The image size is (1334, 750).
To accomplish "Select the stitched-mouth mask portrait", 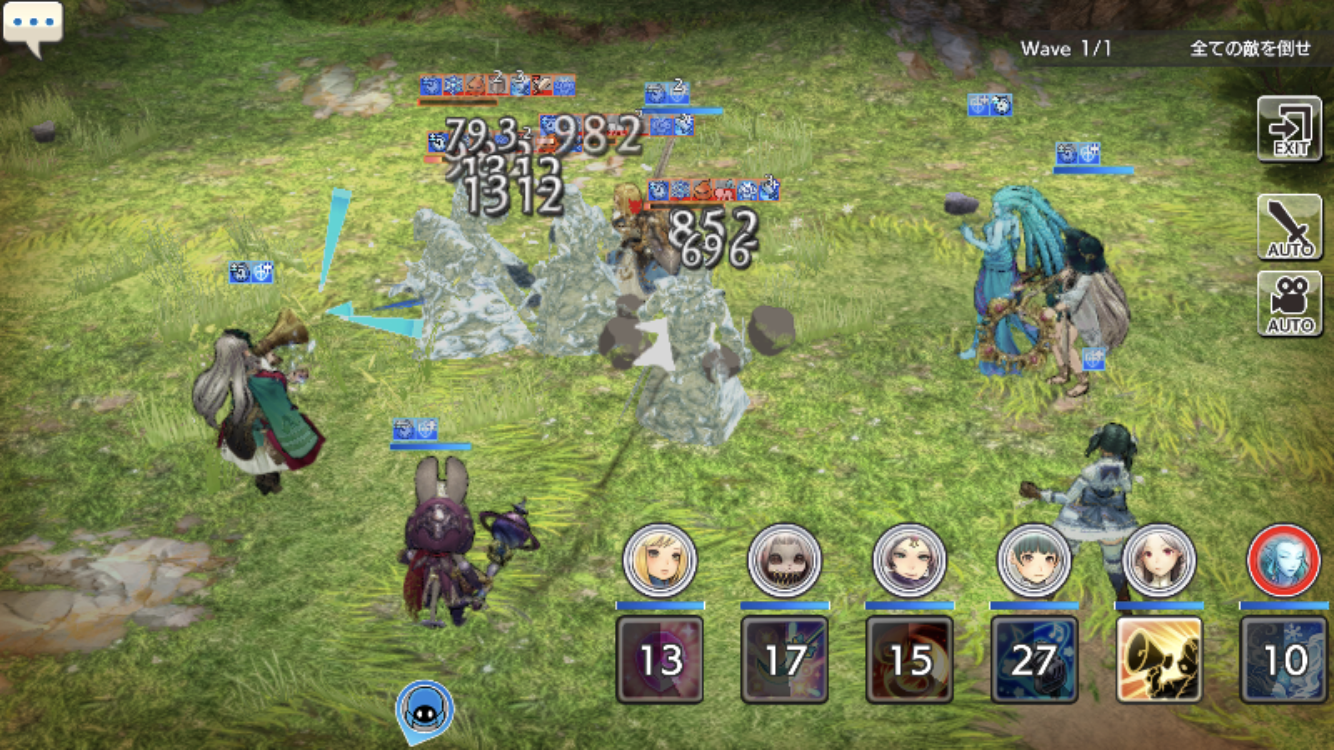I will [784, 561].
